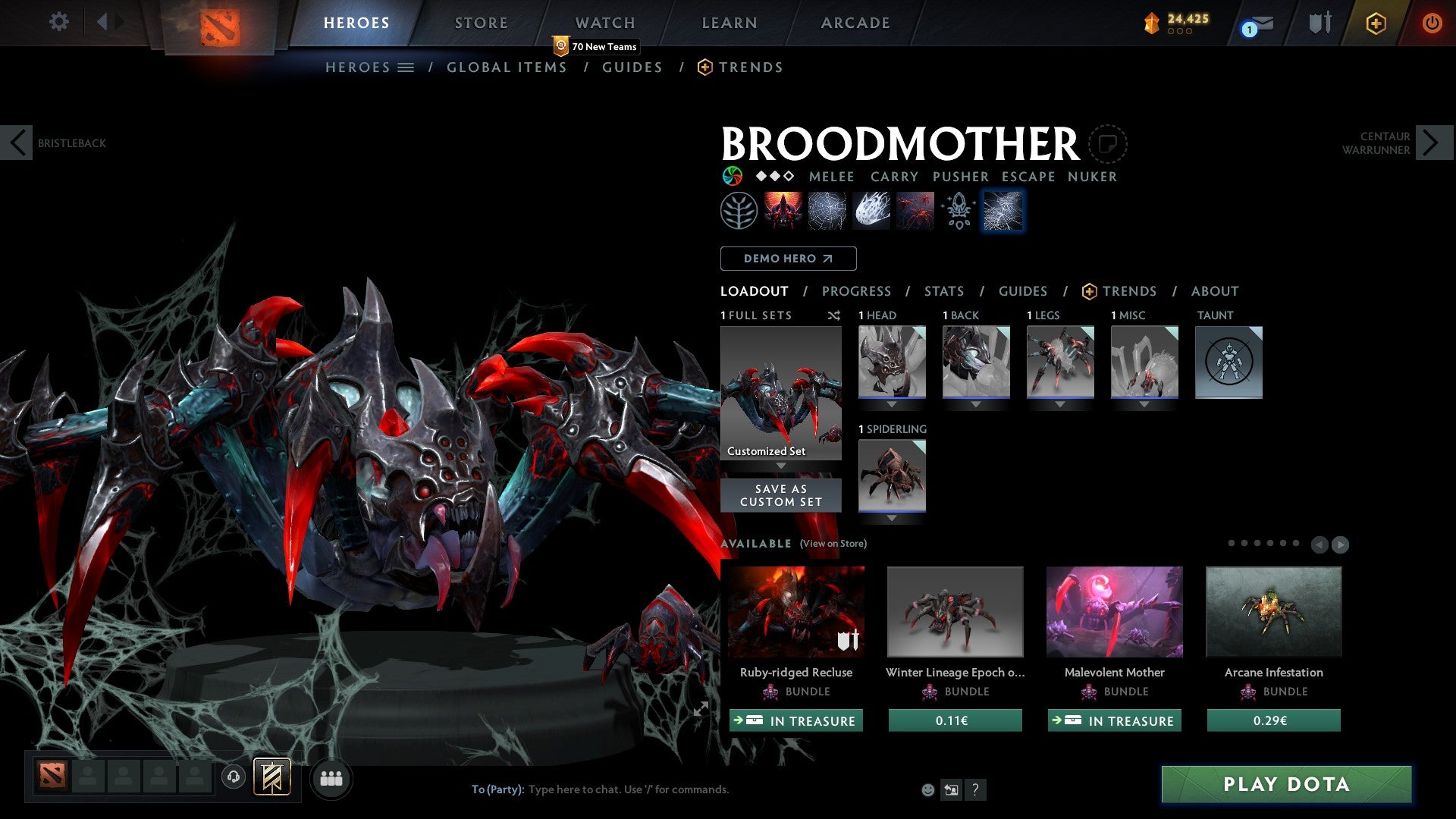Click SAVE AS CUSTOM SET
The height and width of the screenshot is (819, 1456).
click(x=780, y=495)
